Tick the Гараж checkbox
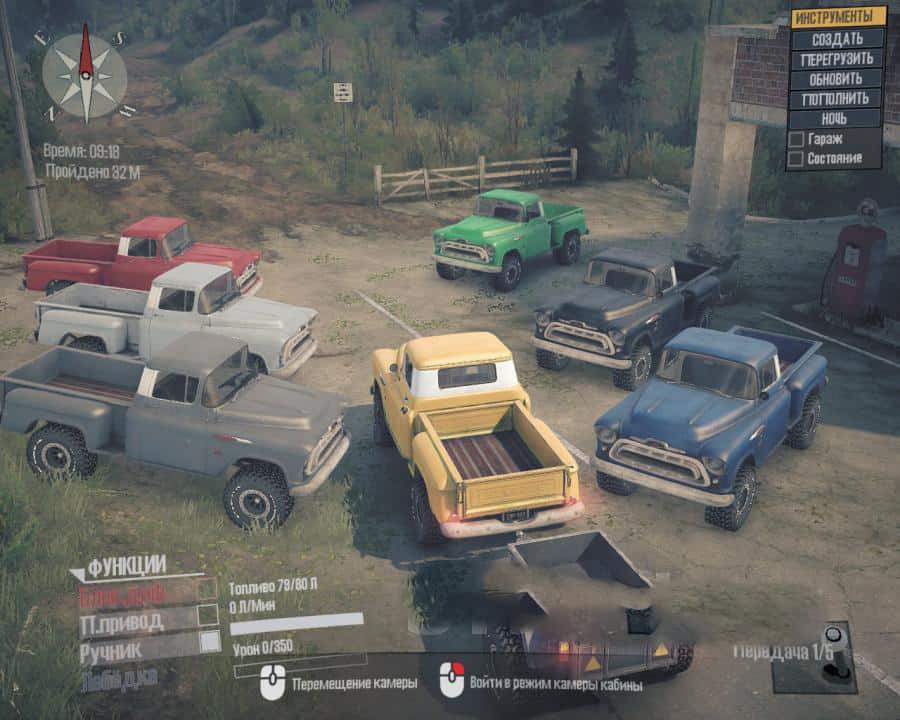Screen dimensions: 900x720 click(796, 139)
